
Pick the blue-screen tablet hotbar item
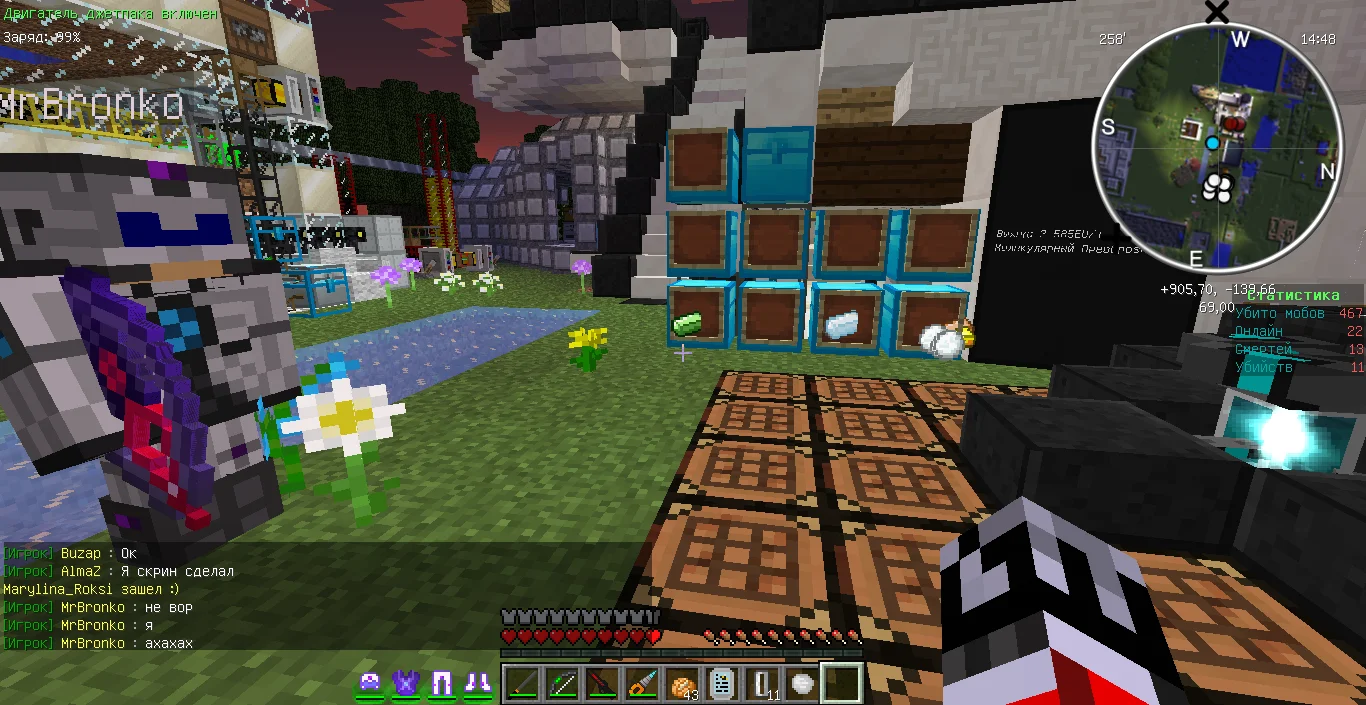pos(722,684)
